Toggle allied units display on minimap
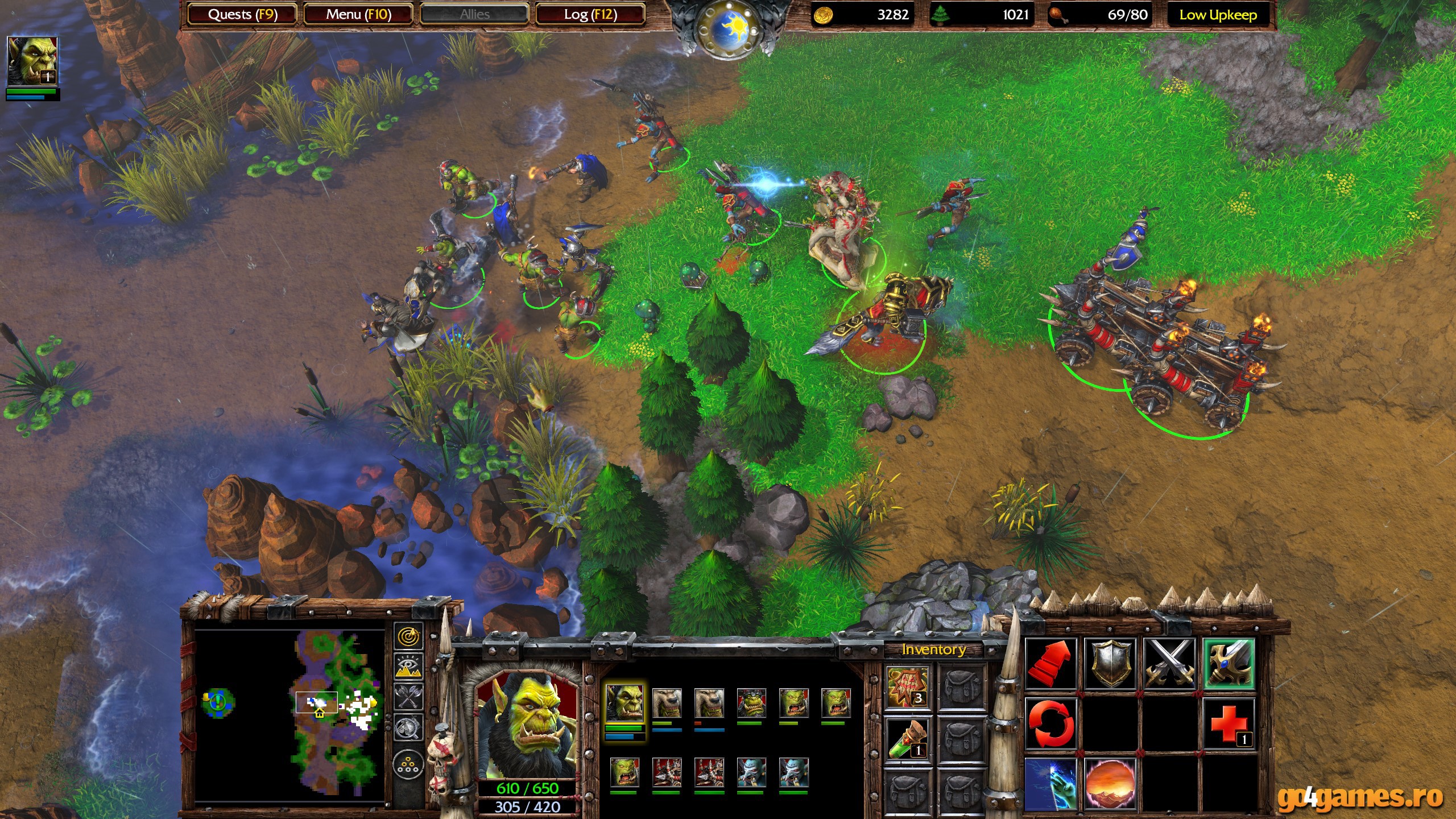The width and height of the screenshot is (1456, 819). click(408, 695)
